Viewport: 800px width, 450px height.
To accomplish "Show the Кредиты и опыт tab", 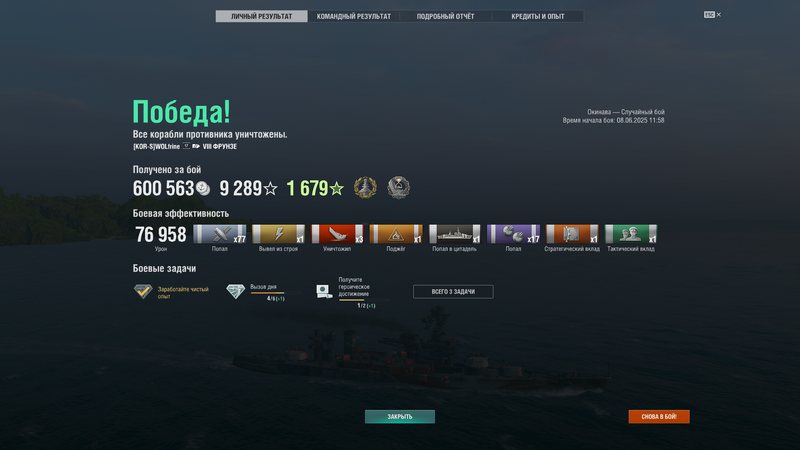I will [538, 16].
